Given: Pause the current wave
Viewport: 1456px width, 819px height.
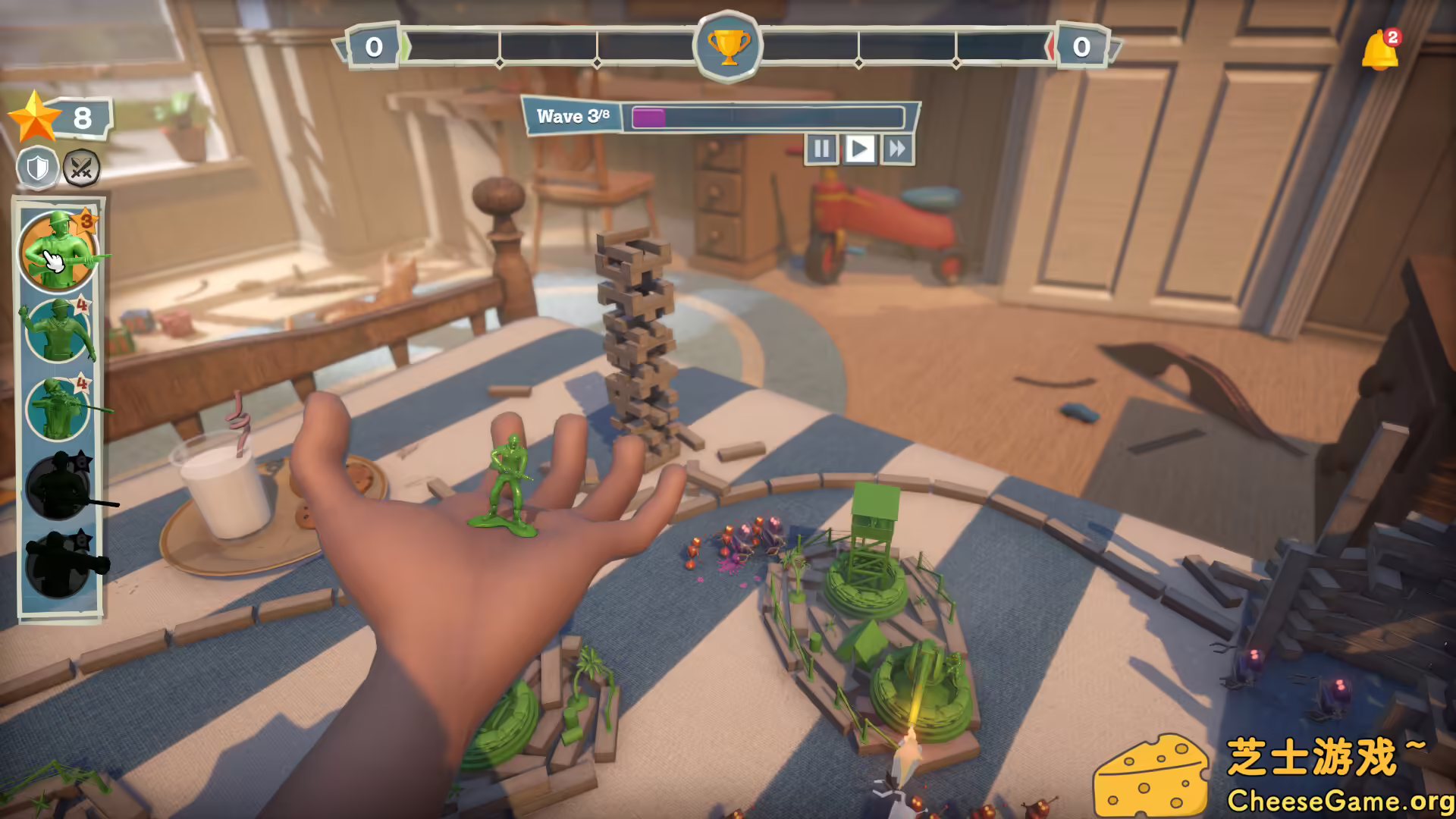Looking at the screenshot, I should point(822,149).
